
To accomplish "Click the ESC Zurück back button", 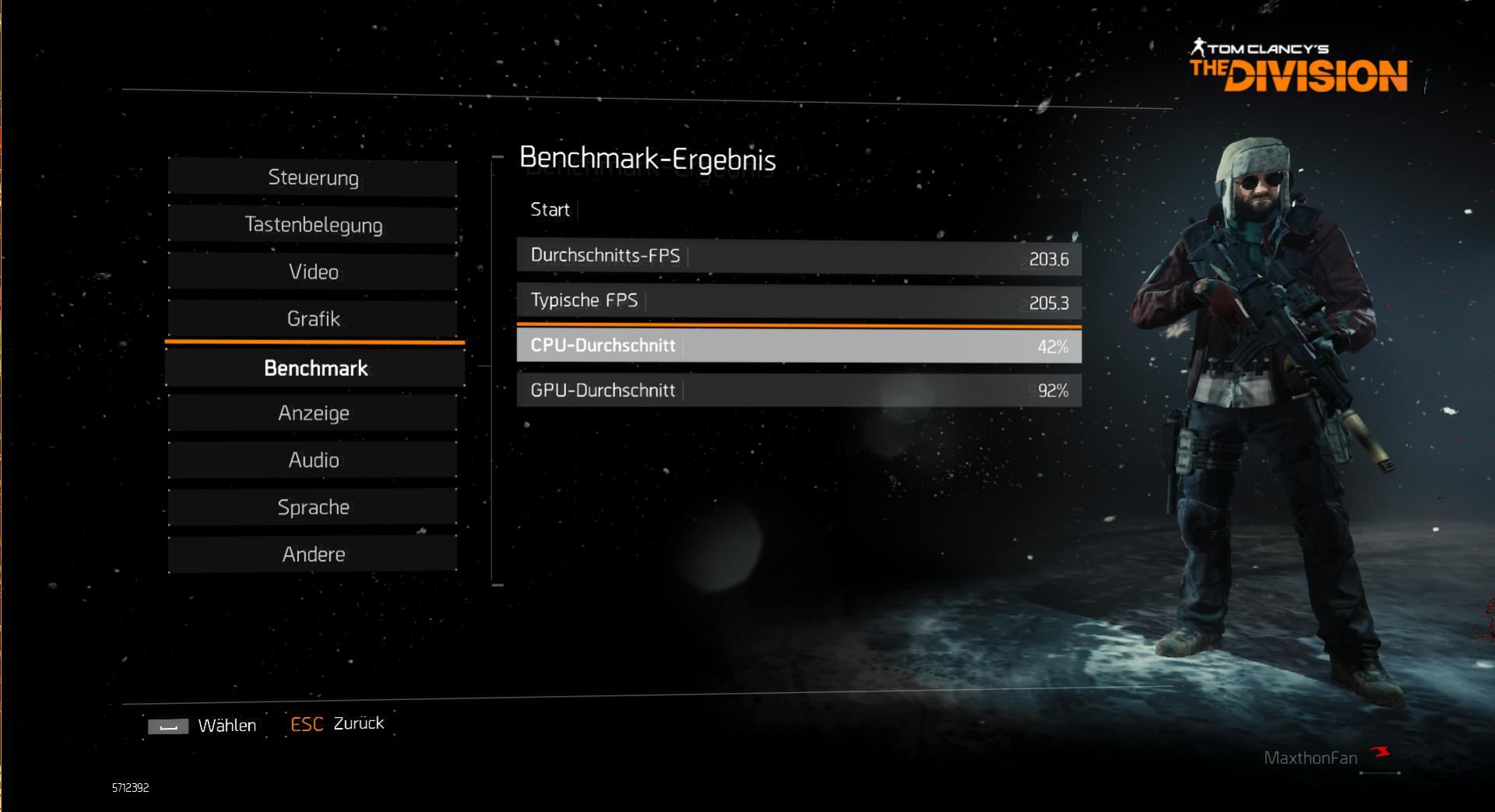I will [x=337, y=724].
